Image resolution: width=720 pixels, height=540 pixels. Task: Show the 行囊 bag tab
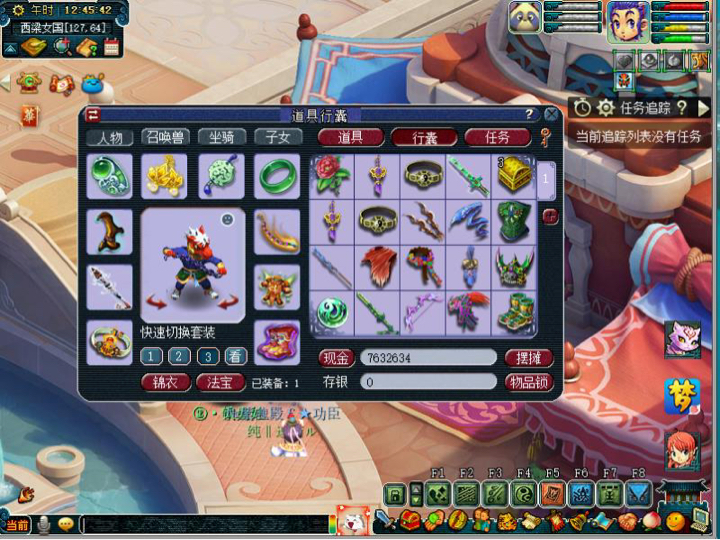424,137
